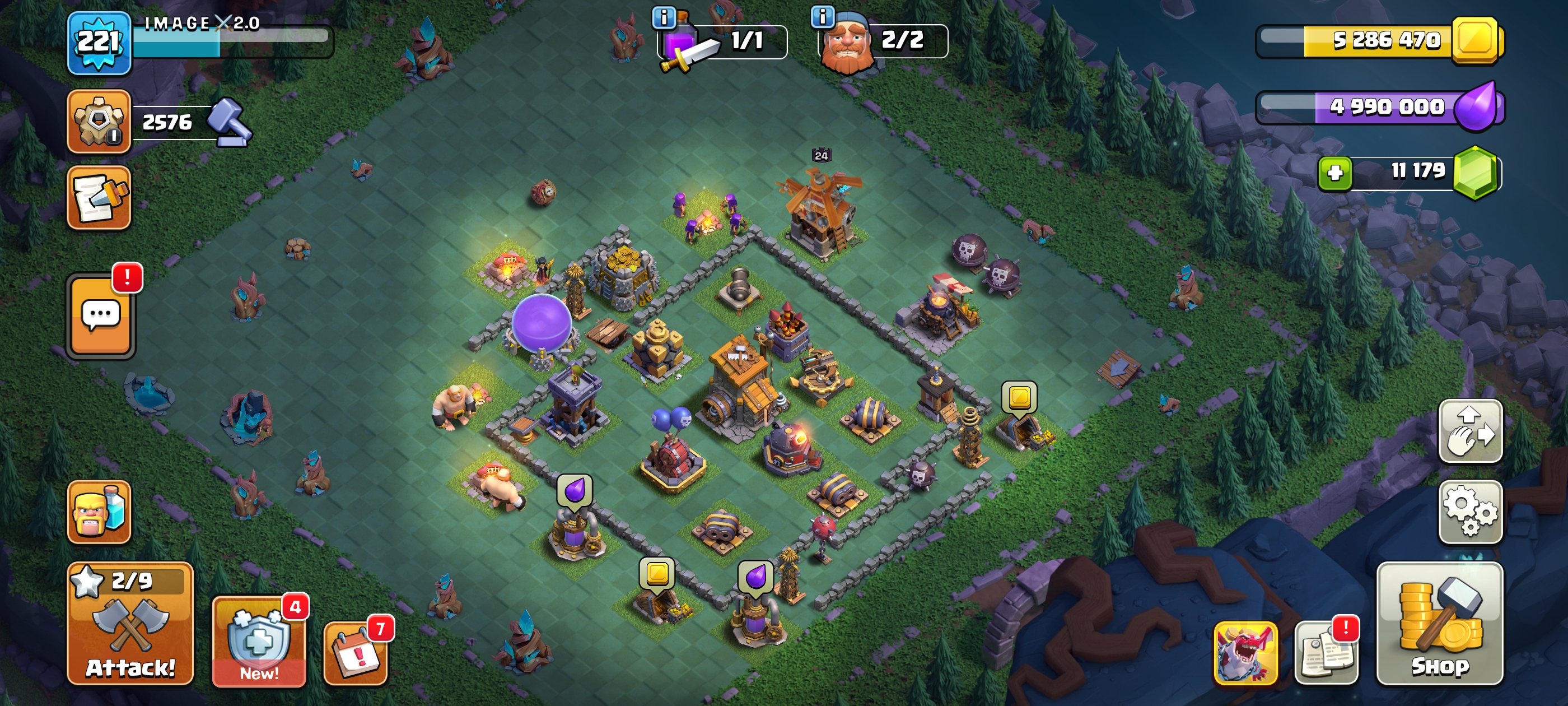Collect gold from the gold mine bubble
The height and width of the screenshot is (706, 1568).
point(1020,398)
